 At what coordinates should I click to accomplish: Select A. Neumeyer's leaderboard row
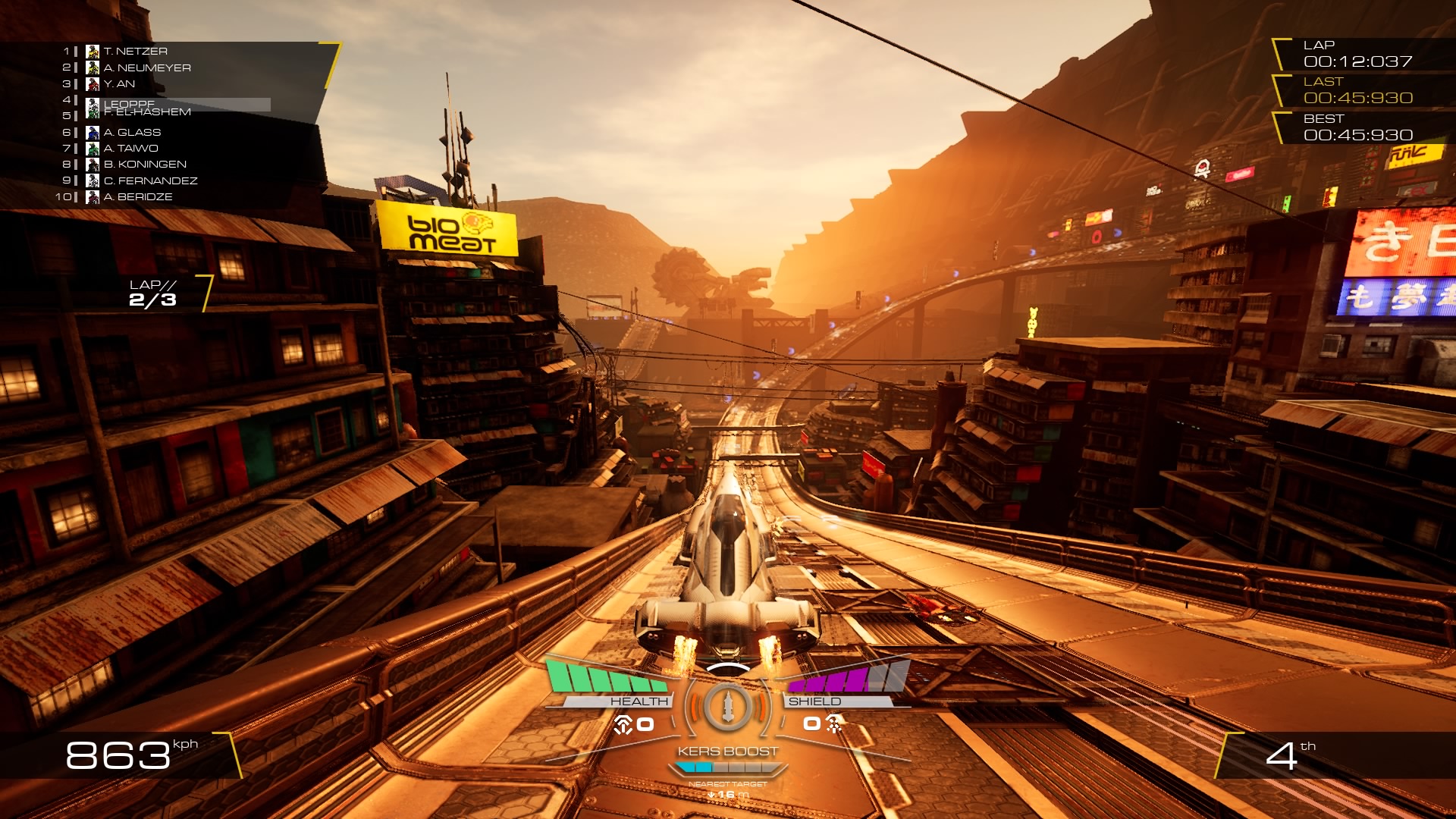[146, 67]
